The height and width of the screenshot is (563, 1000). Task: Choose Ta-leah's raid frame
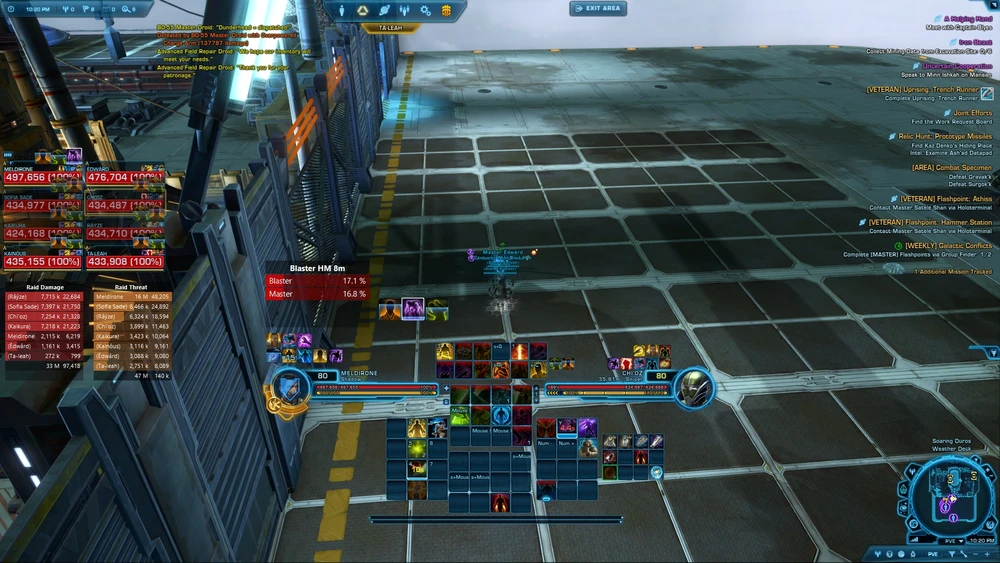pyautogui.click(x=125, y=260)
